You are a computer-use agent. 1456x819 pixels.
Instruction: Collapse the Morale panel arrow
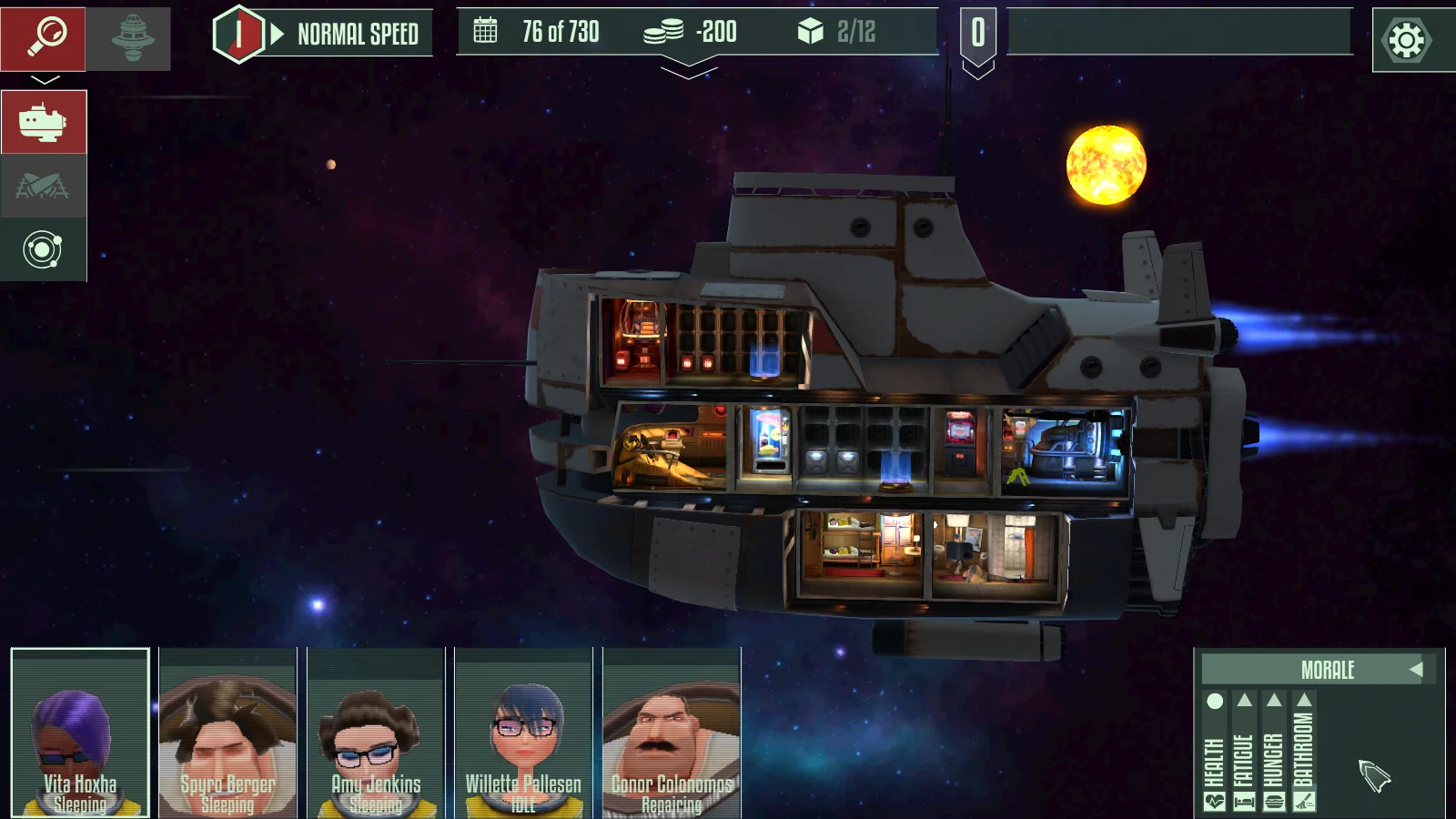pos(1416,670)
